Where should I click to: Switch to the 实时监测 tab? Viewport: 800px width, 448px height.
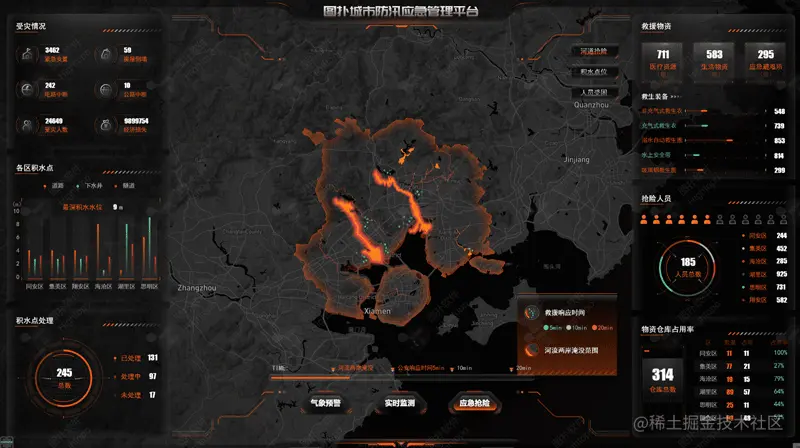[x=400, y=403]
